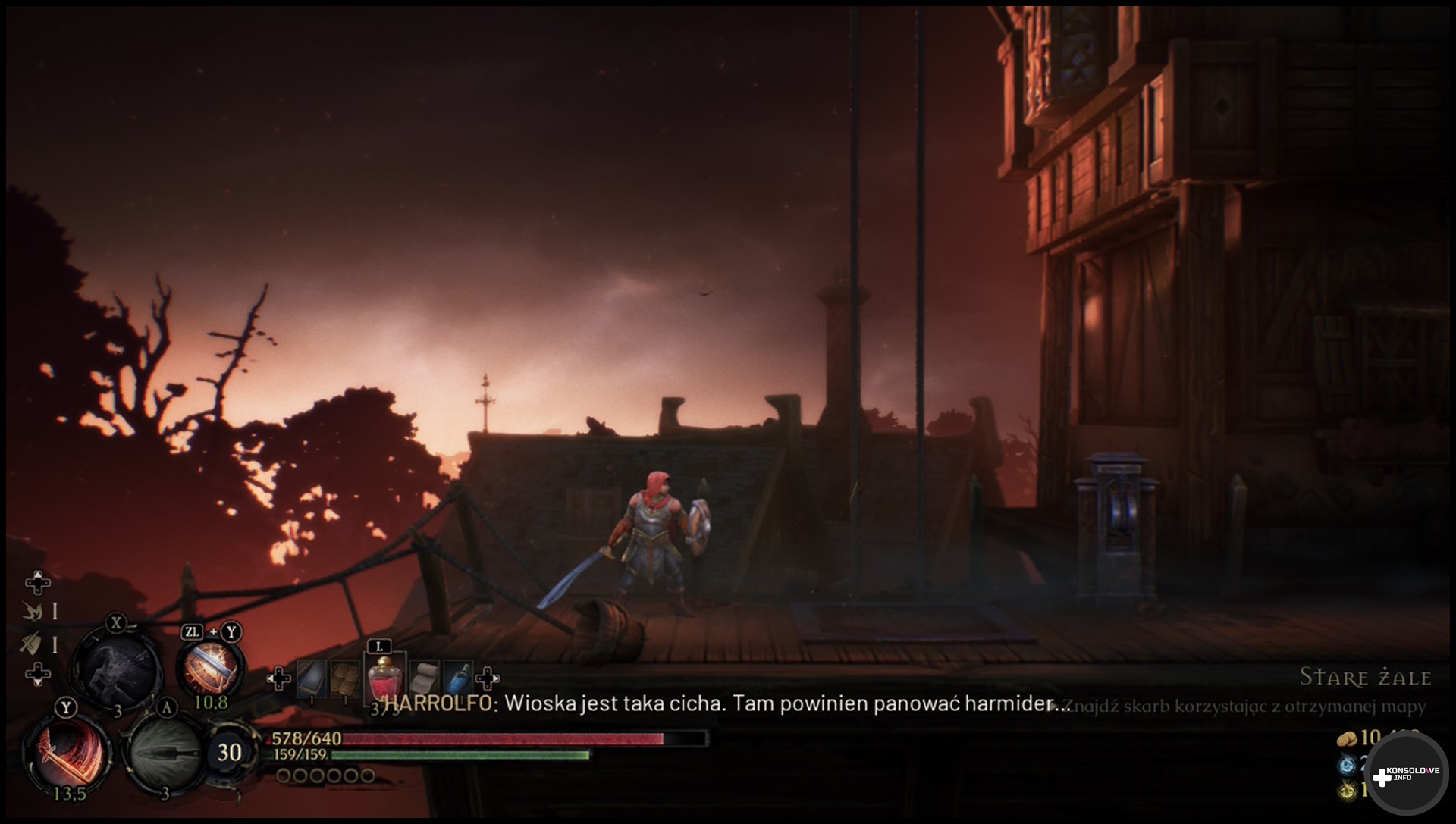Select the red health potion slot
Screen dimensions: 1456x824
pyautogui.click(x=384, y=677)
